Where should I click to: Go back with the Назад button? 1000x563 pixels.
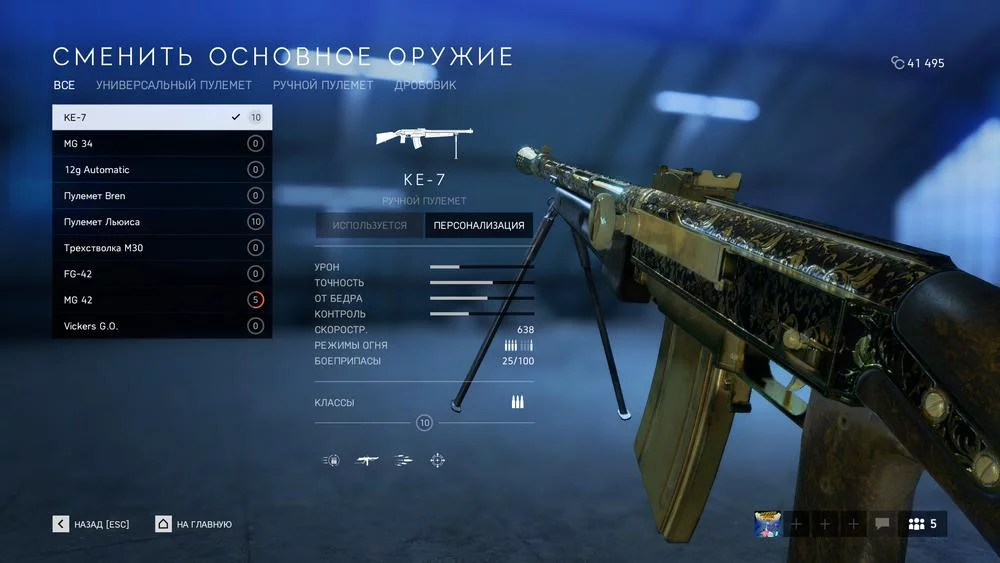pyautogui.click(x=92, y=524)
